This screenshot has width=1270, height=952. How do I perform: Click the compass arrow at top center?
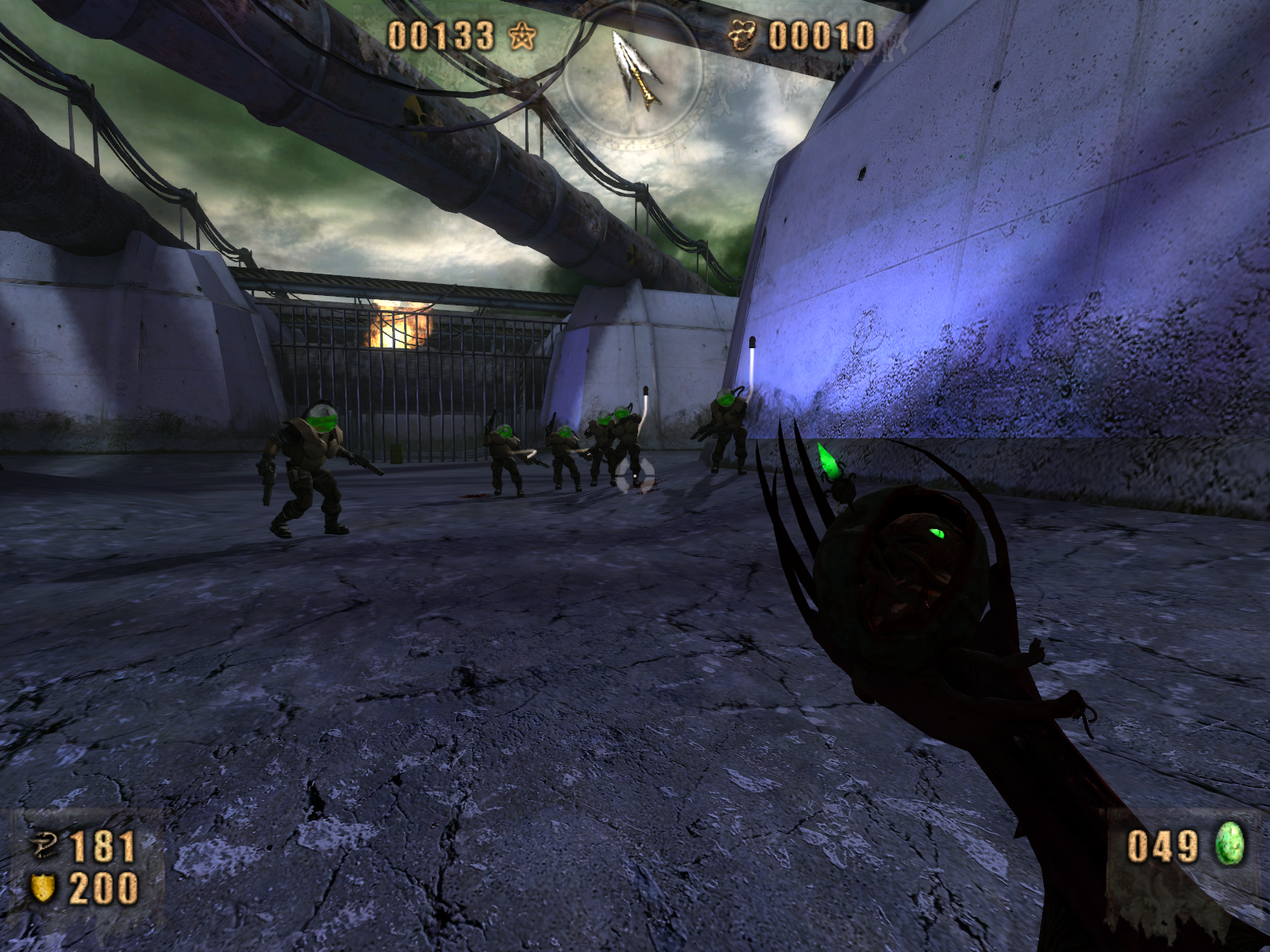(x=636, y=69)
